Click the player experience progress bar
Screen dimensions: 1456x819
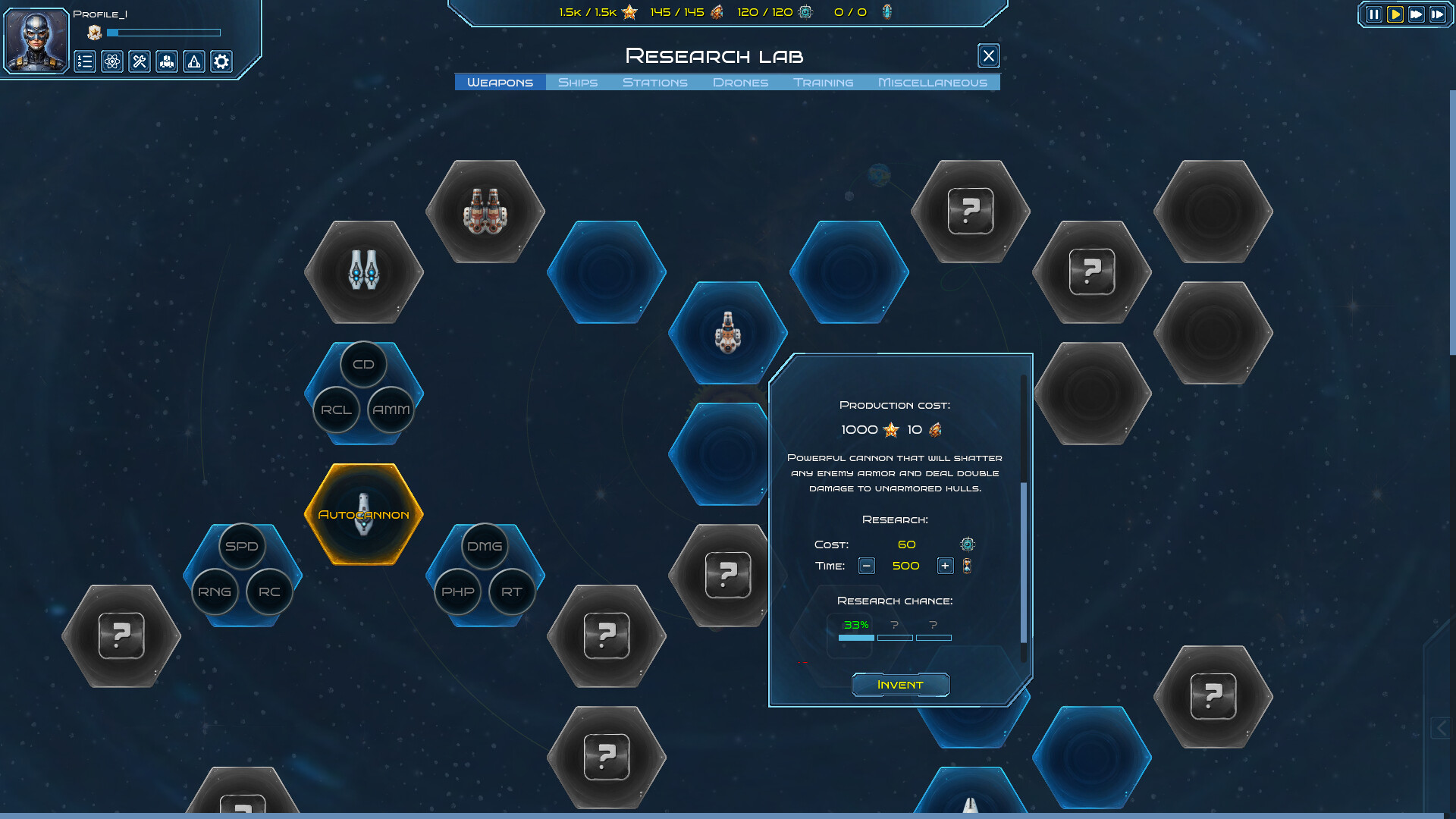tap(164, 33)
